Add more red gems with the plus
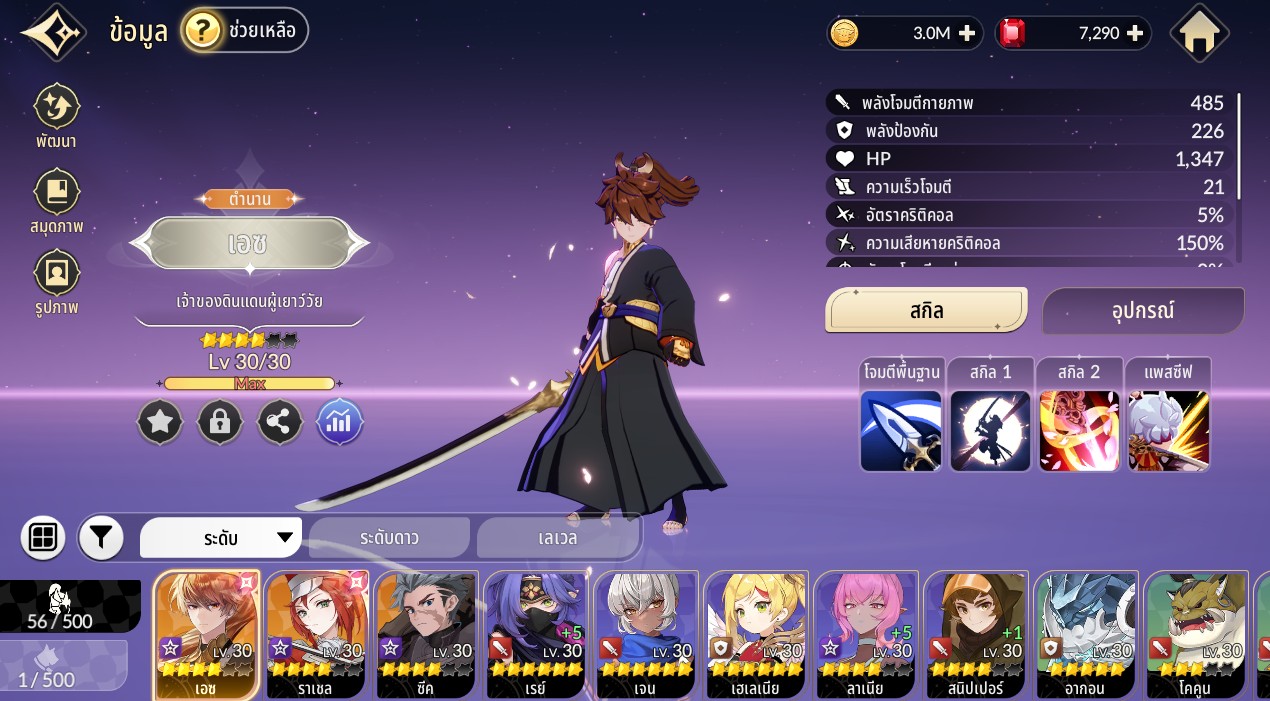 [x=1135, y=33]
